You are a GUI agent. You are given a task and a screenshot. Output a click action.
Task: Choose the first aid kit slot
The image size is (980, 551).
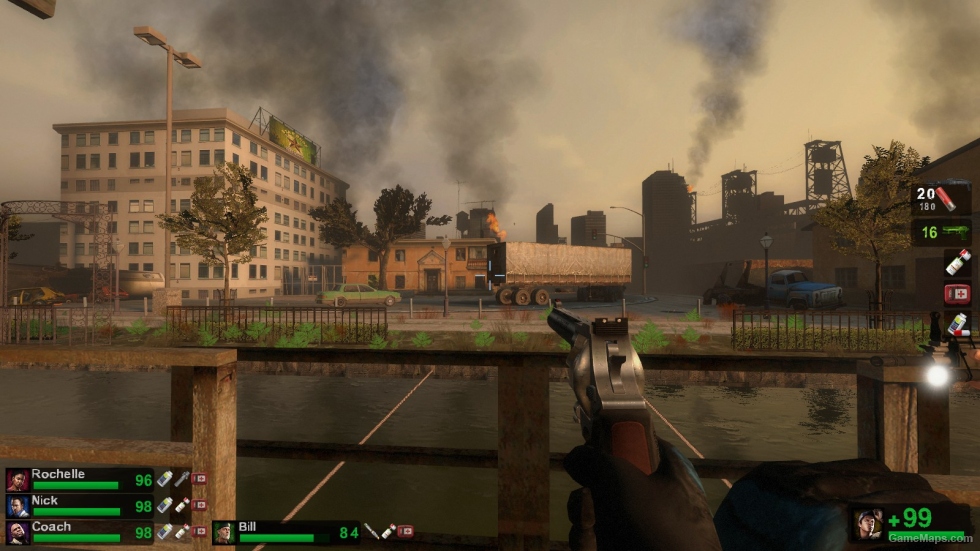point(957,294)
